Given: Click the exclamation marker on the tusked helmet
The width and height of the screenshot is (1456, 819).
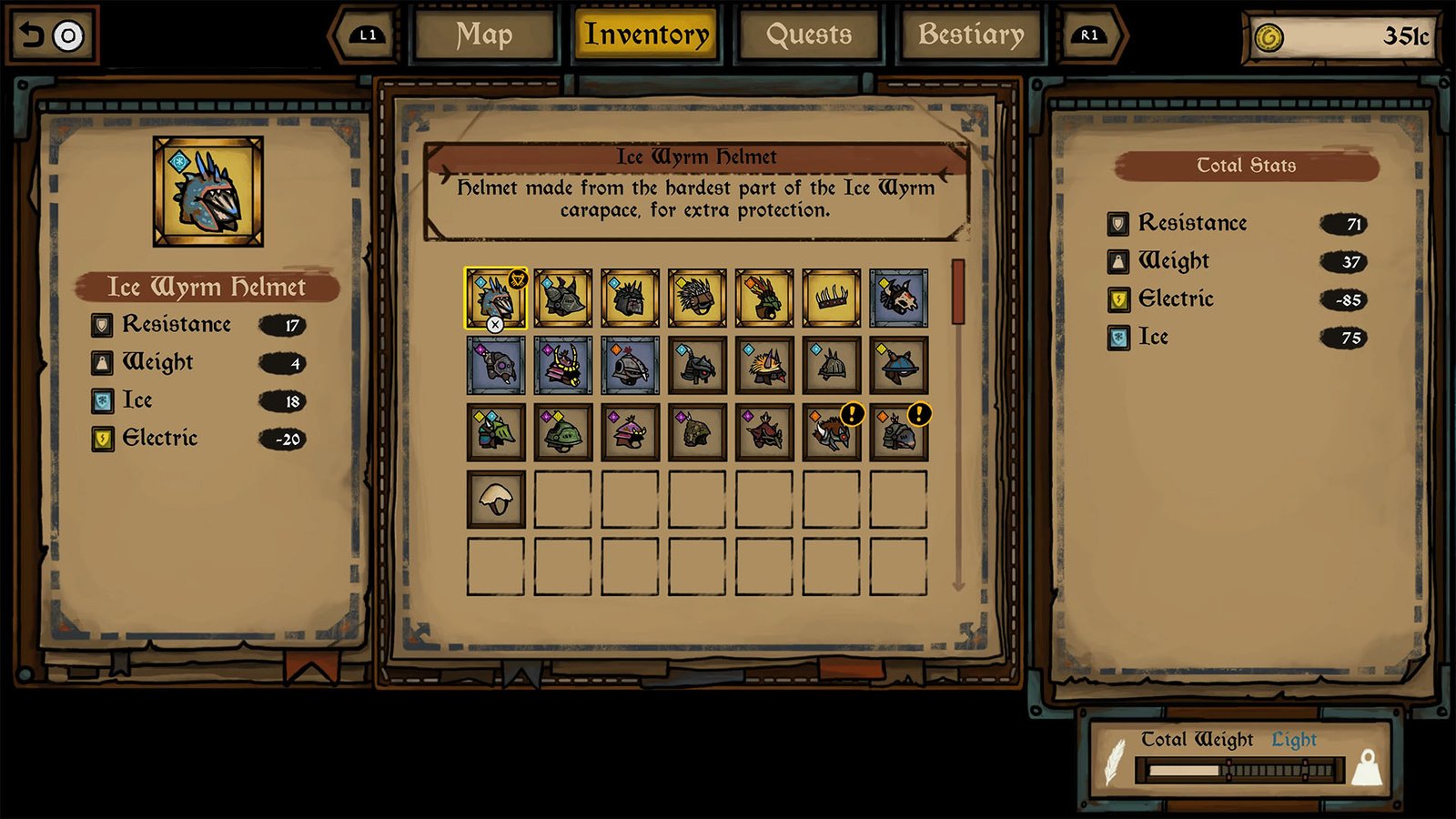Looking at the screenshot, I should pyautogui.click(x=852, y=414).
